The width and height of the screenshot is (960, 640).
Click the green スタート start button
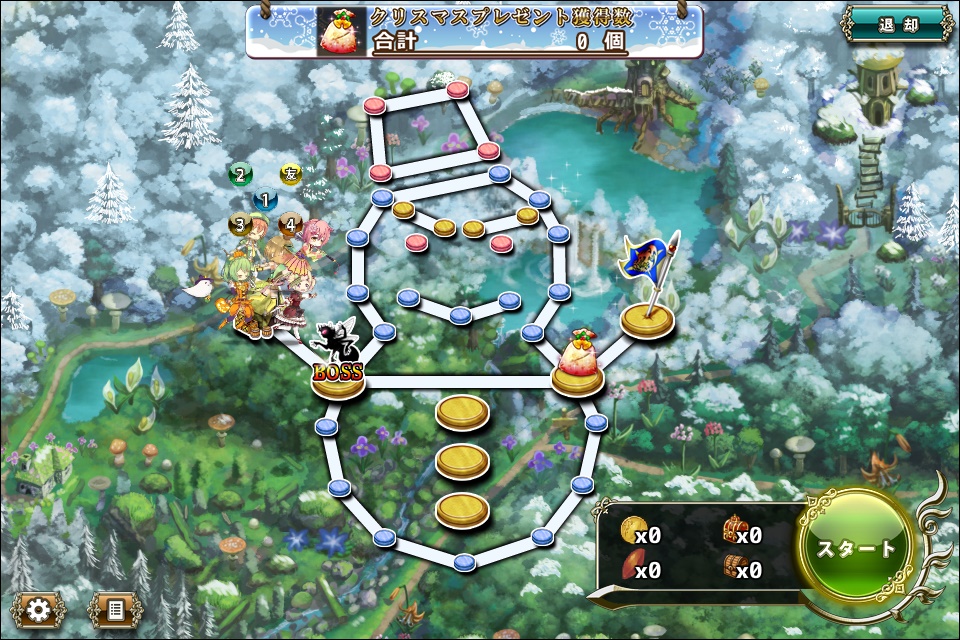pos(857,549)
